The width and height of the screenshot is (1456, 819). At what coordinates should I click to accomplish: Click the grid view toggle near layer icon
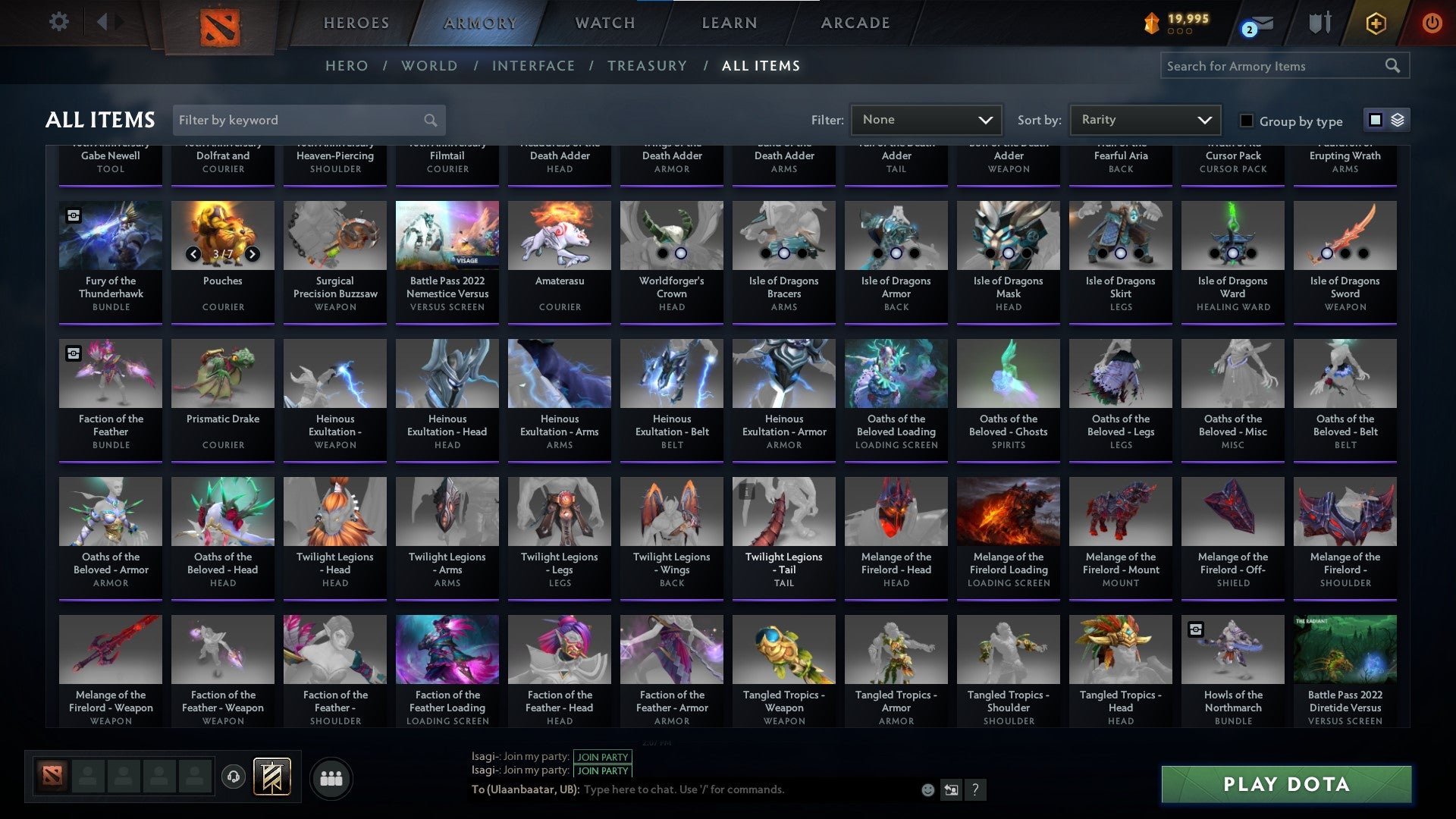[x=1374, y=120]
